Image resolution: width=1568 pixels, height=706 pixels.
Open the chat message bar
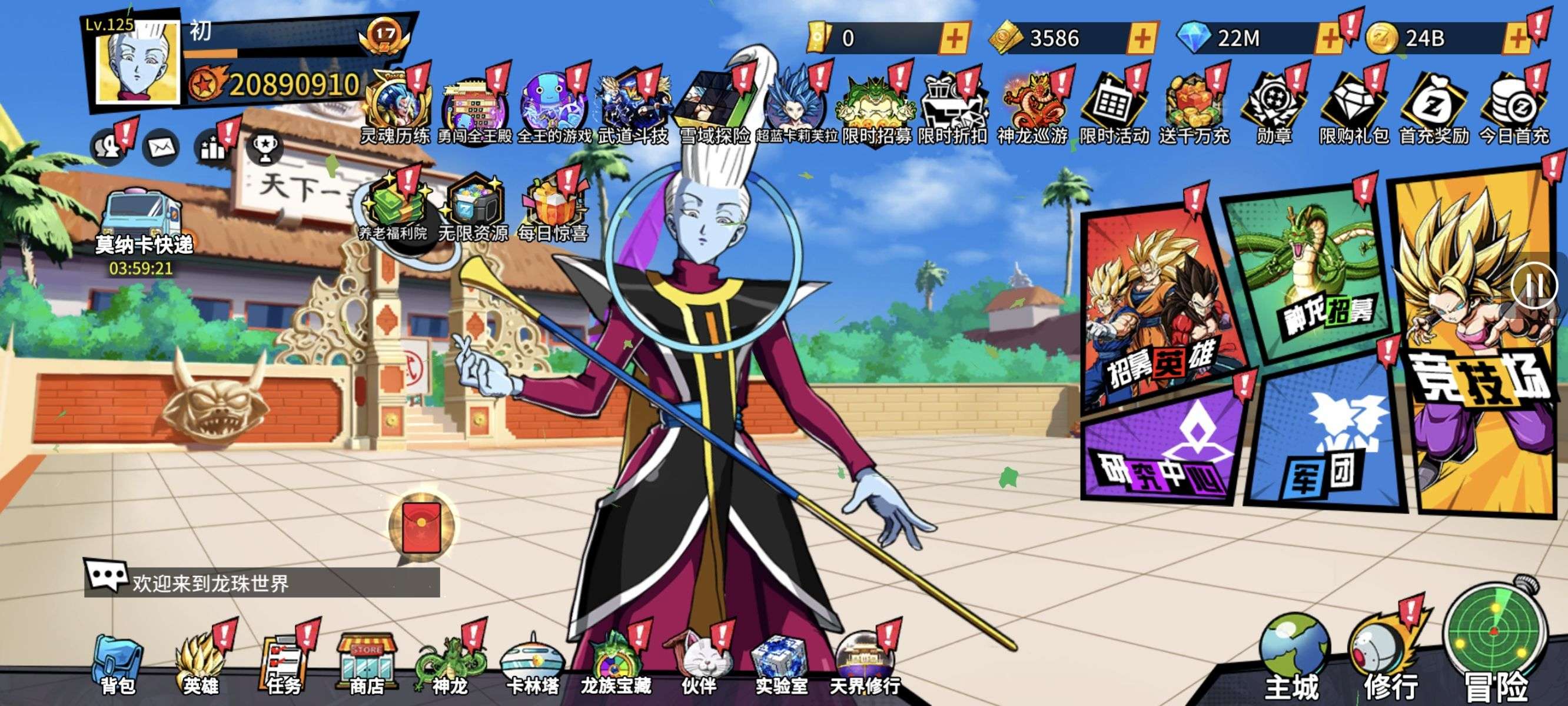point(262,582)
